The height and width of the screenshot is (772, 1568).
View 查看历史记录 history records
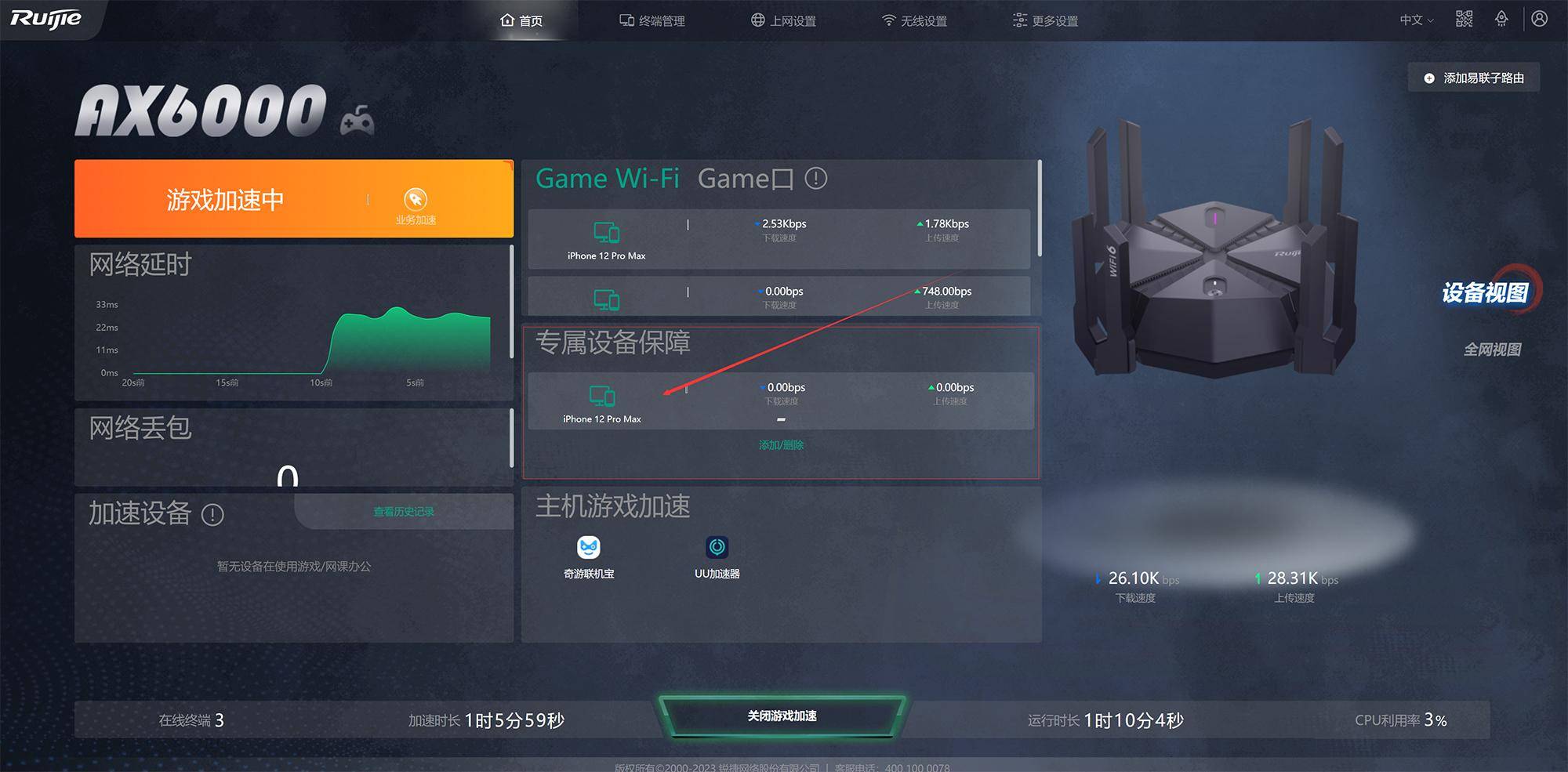[404, 512]
